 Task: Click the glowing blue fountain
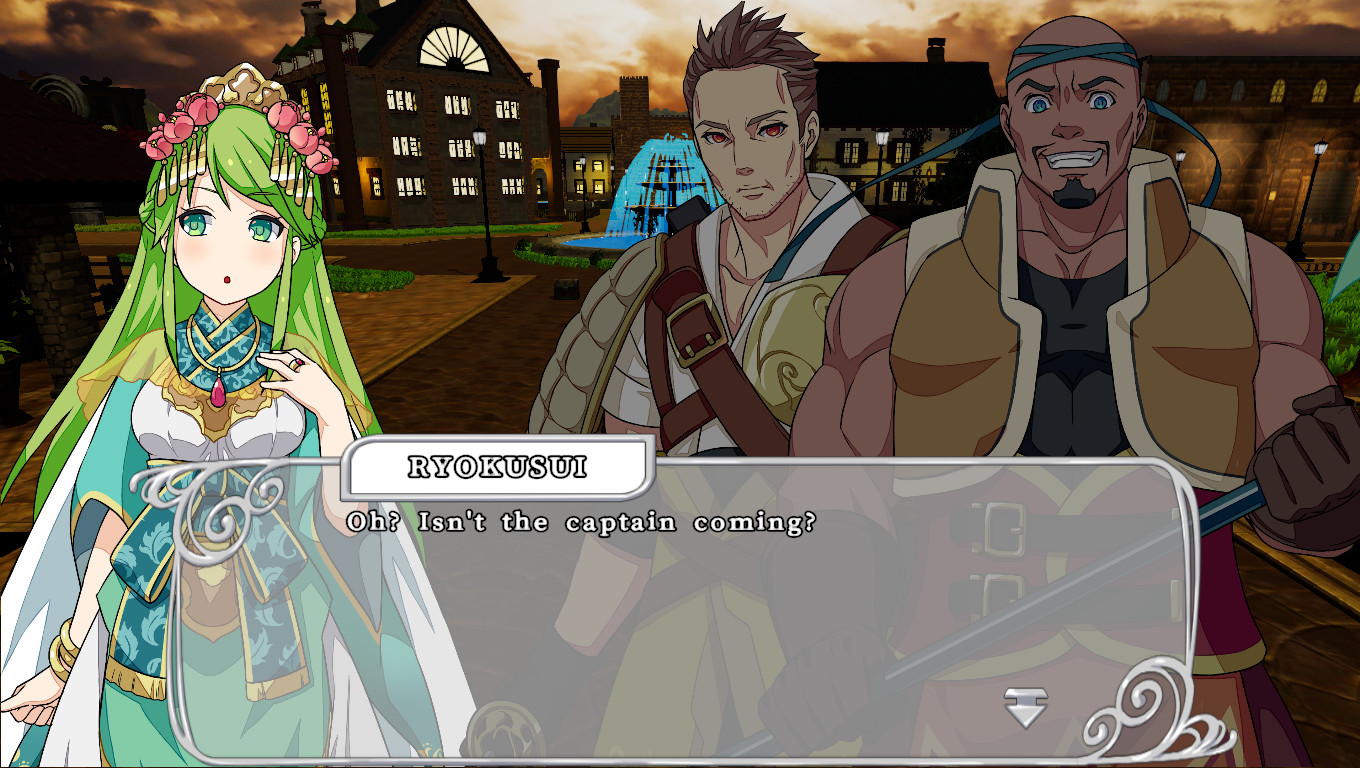[660, 180]
